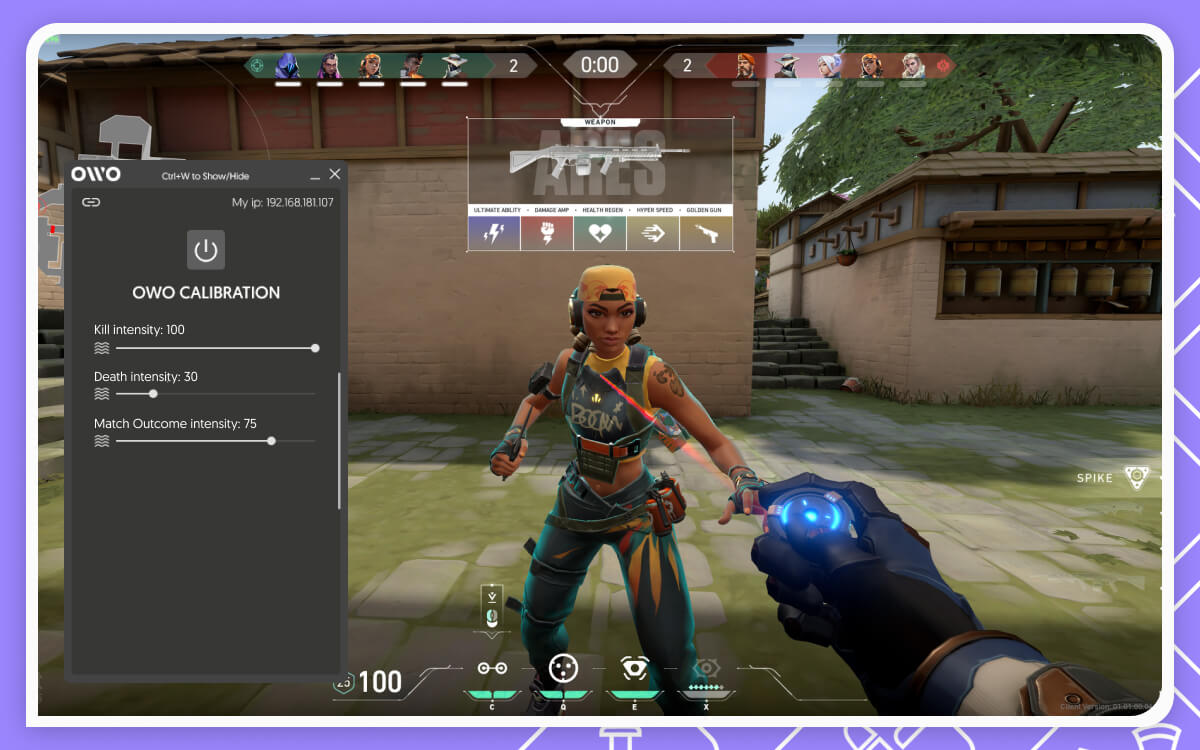The image size is (1200, 750).
Task: Toggle the OWO power button
Action: (x=206, y=250)
